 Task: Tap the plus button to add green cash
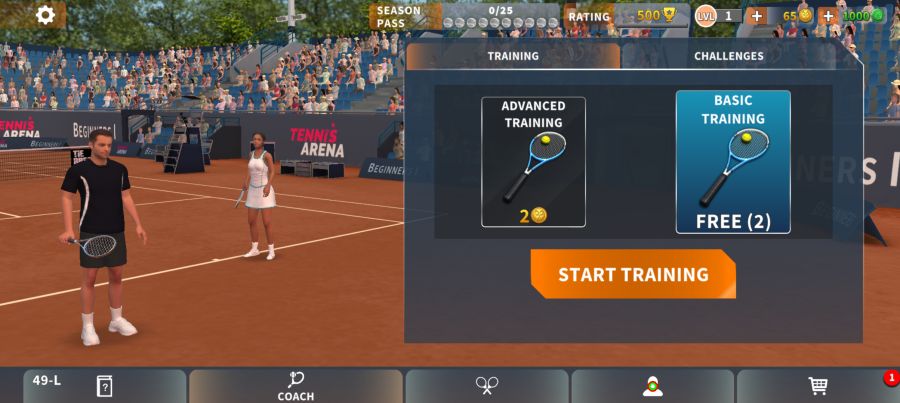(828, 16)
